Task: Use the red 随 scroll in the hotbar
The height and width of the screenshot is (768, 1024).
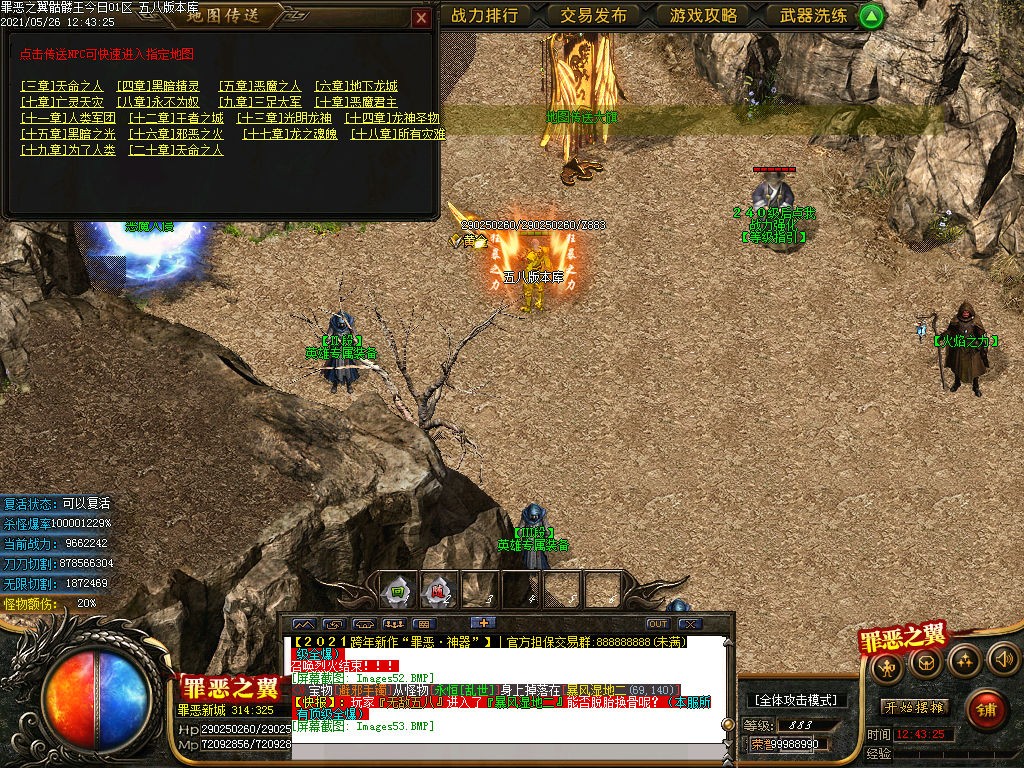Action: pyautogui.click(x=439, y=590)
